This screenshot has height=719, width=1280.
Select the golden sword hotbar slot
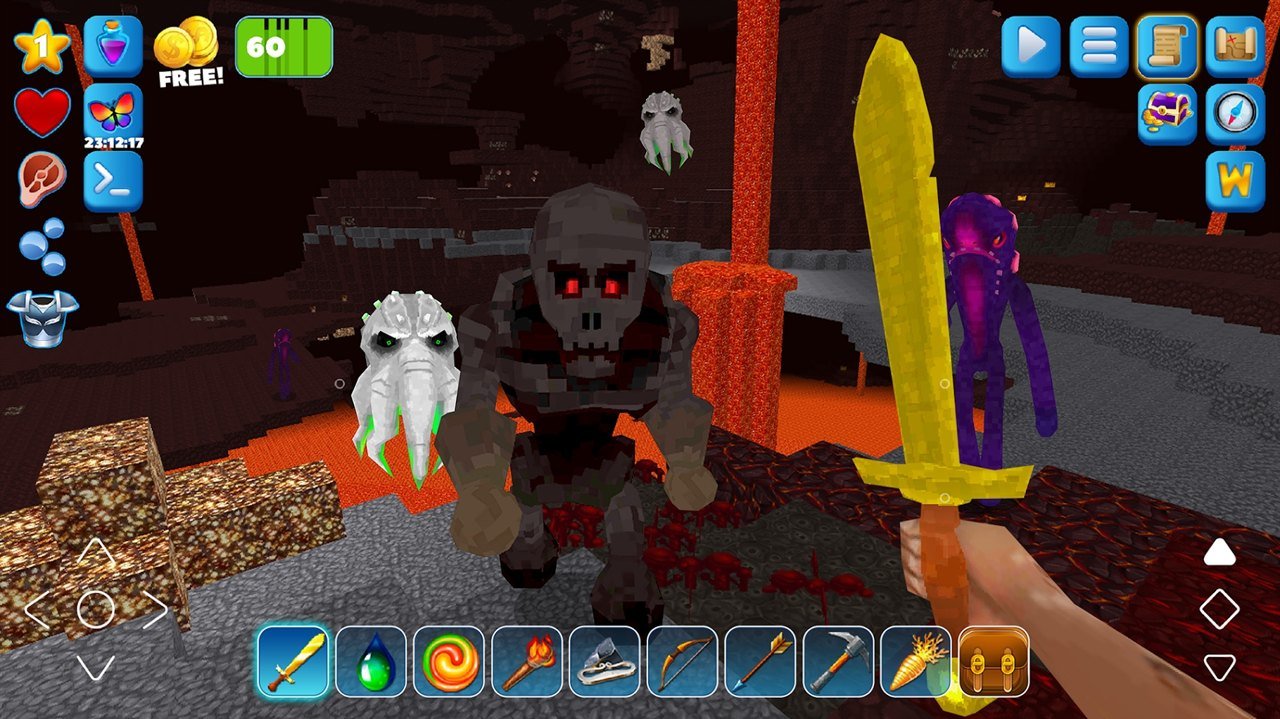click(x=293, y=662)
